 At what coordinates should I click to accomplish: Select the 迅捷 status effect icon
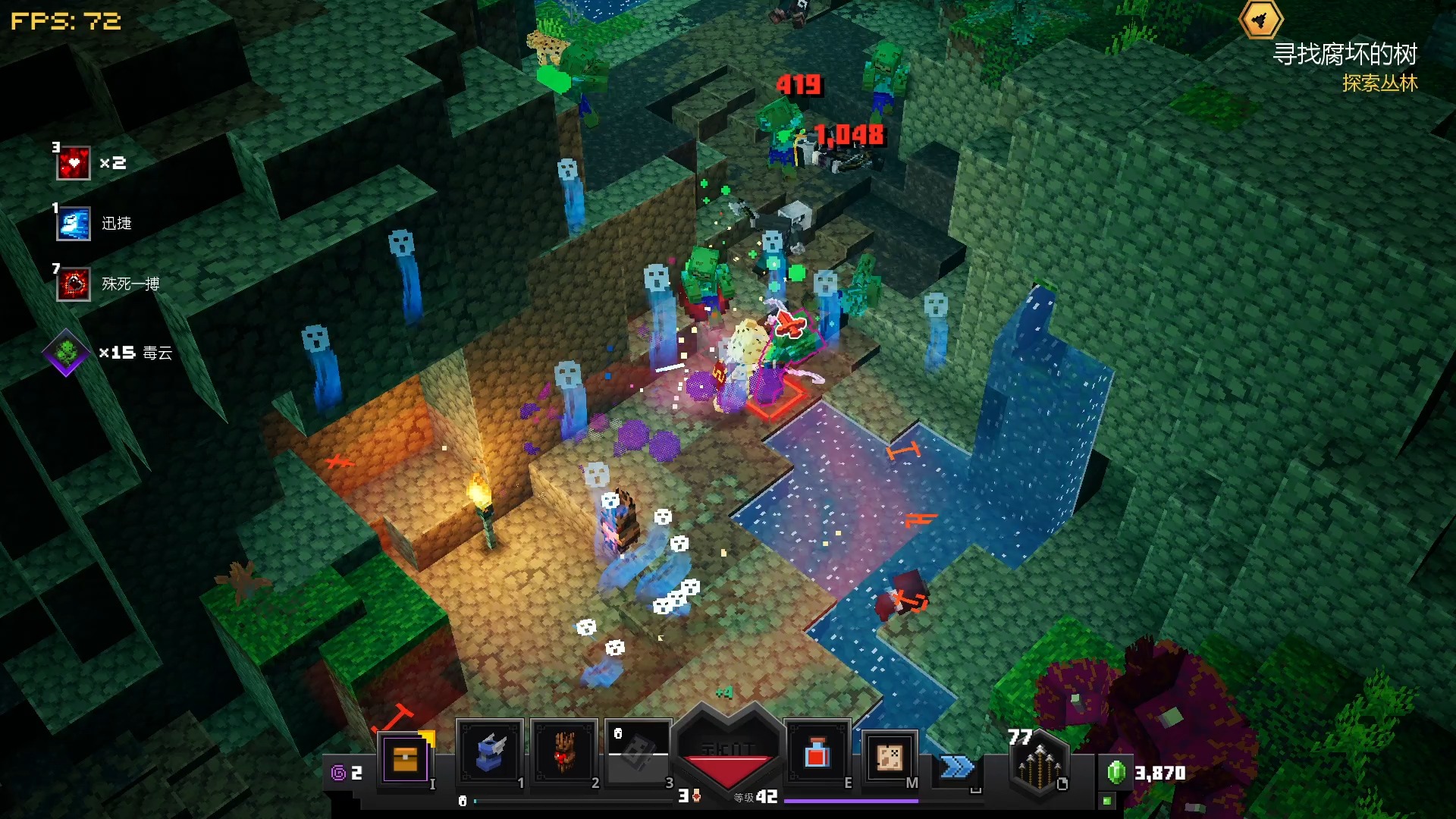pyautogui.click(x=74, y=224)
